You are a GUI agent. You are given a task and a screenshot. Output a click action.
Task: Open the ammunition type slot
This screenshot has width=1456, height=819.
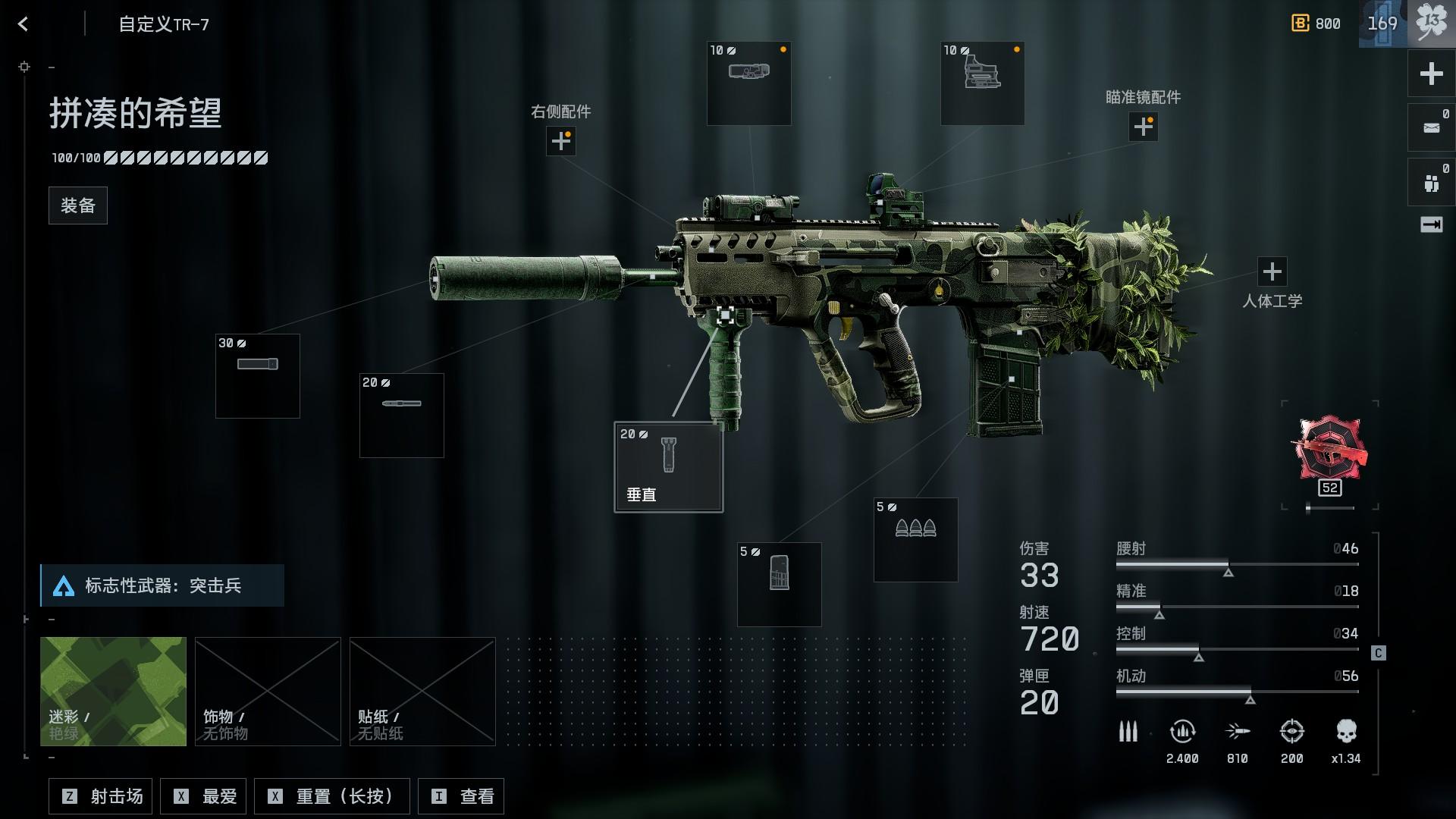[x=916, y=540]
